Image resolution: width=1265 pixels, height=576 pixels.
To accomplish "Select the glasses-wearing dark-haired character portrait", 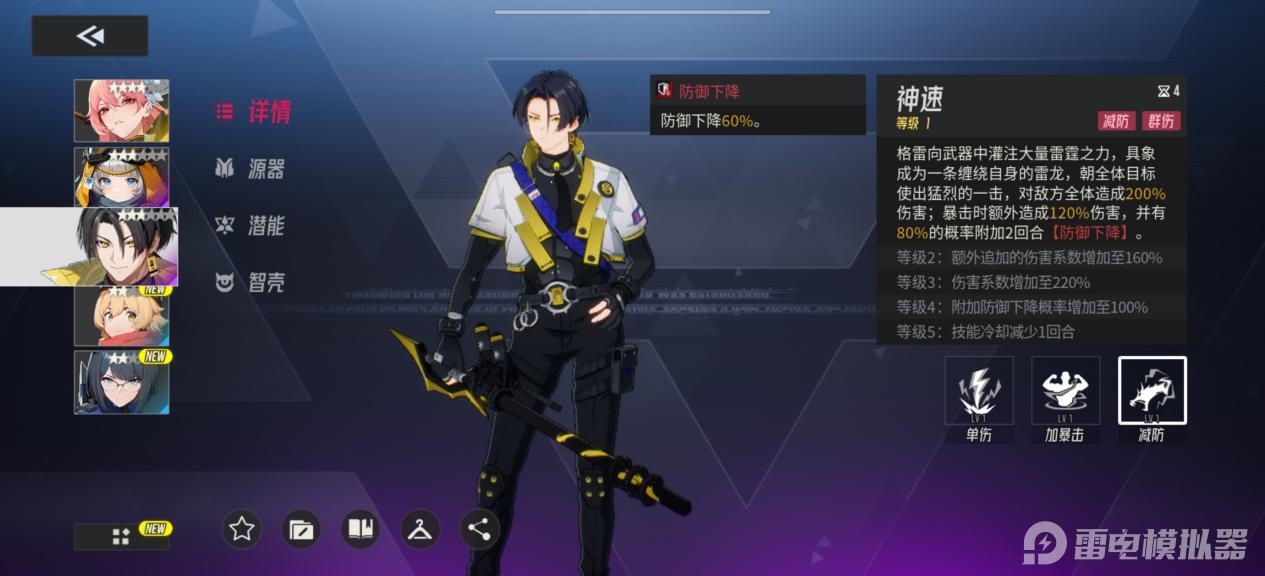I will coord(122,382).
